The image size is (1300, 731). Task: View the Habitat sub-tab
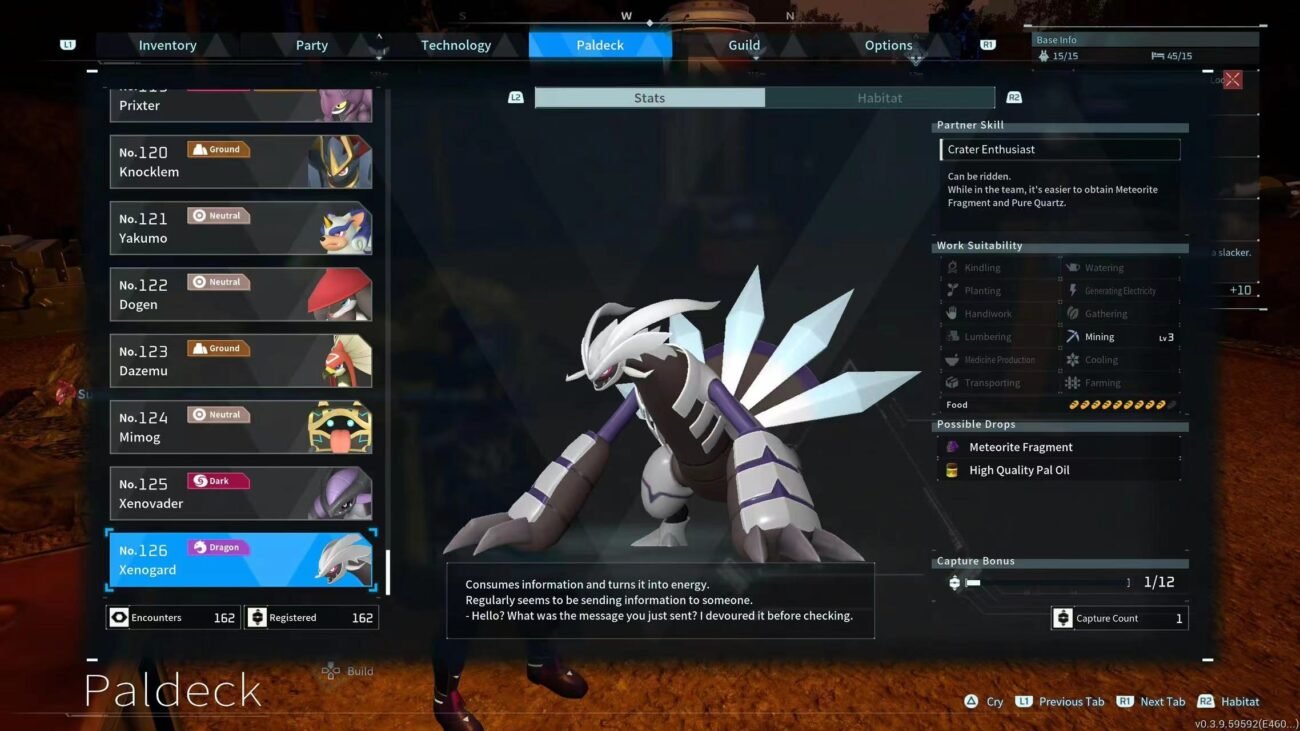tap(880, 98)
